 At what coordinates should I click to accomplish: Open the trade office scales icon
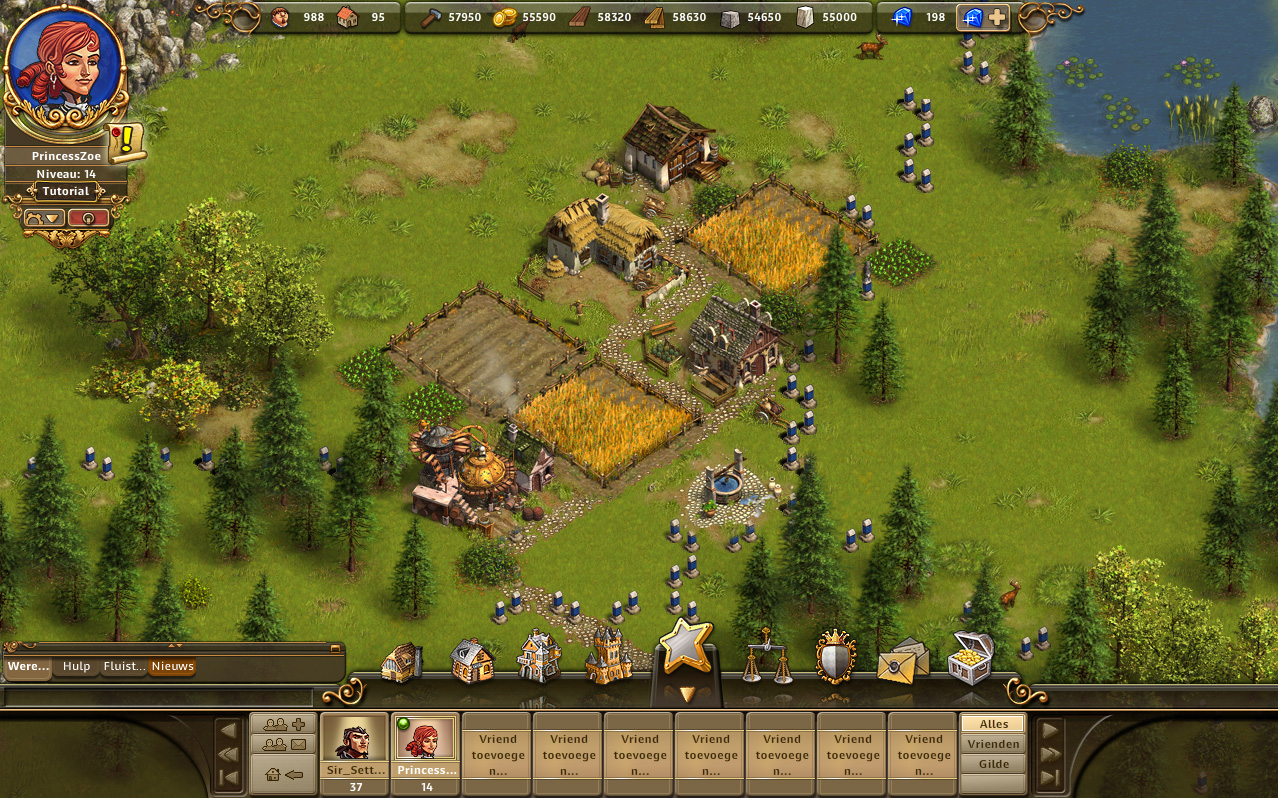pyautogui.click(x=766, y=657)
